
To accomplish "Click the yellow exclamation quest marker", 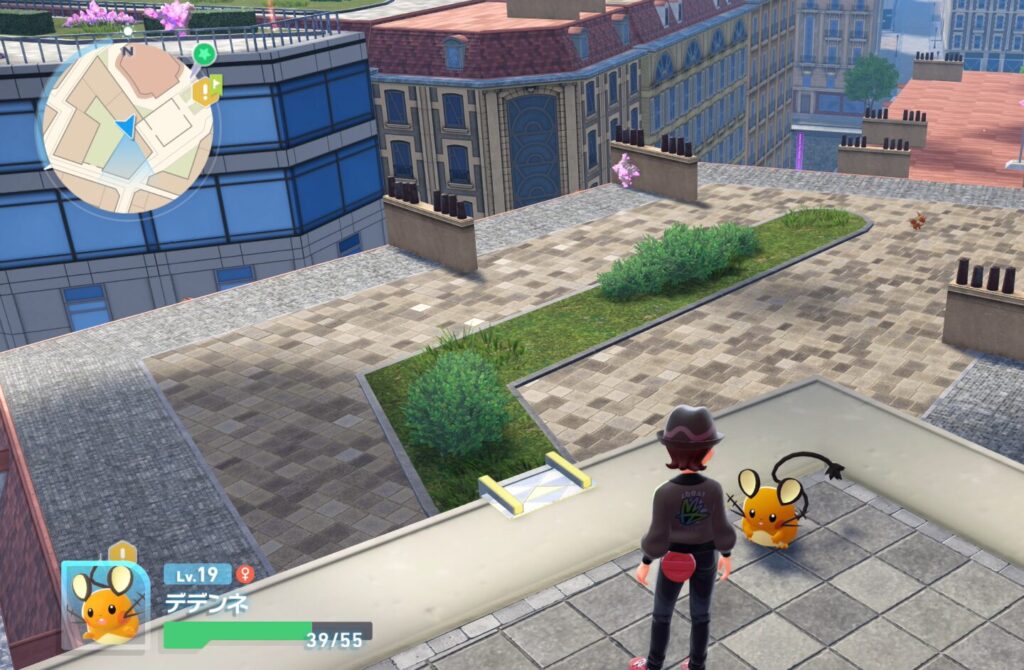I will pyautogui.click(x=206, y=92).
